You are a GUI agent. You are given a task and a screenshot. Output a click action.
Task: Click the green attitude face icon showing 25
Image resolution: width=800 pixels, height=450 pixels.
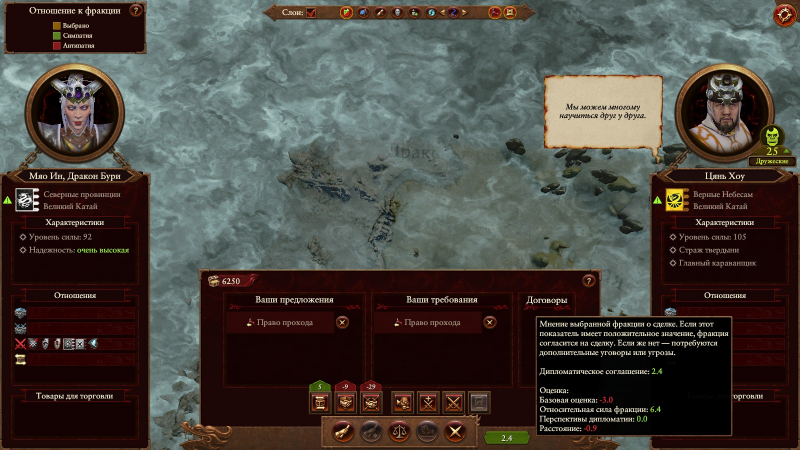coord(773,138)
